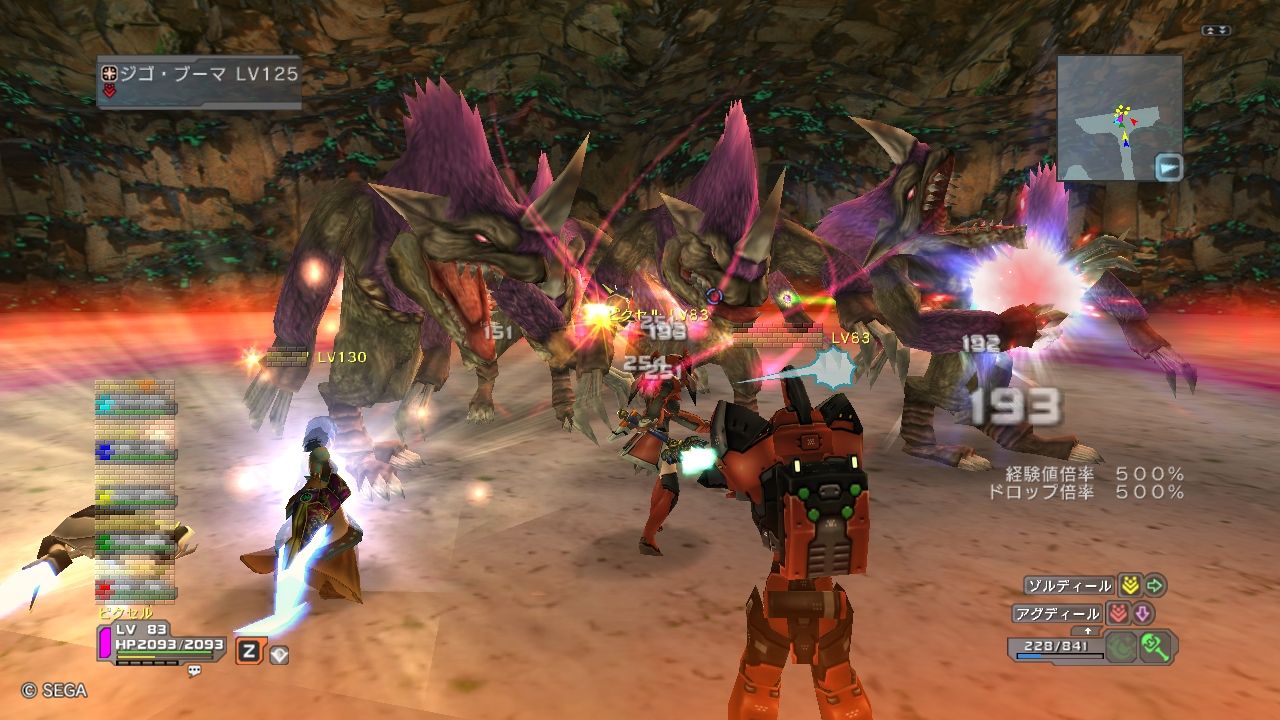The height and width of the screenshot is (720, 1280).
Task: Select the dimmed circular weapon slot
Action: point(1122,646)
